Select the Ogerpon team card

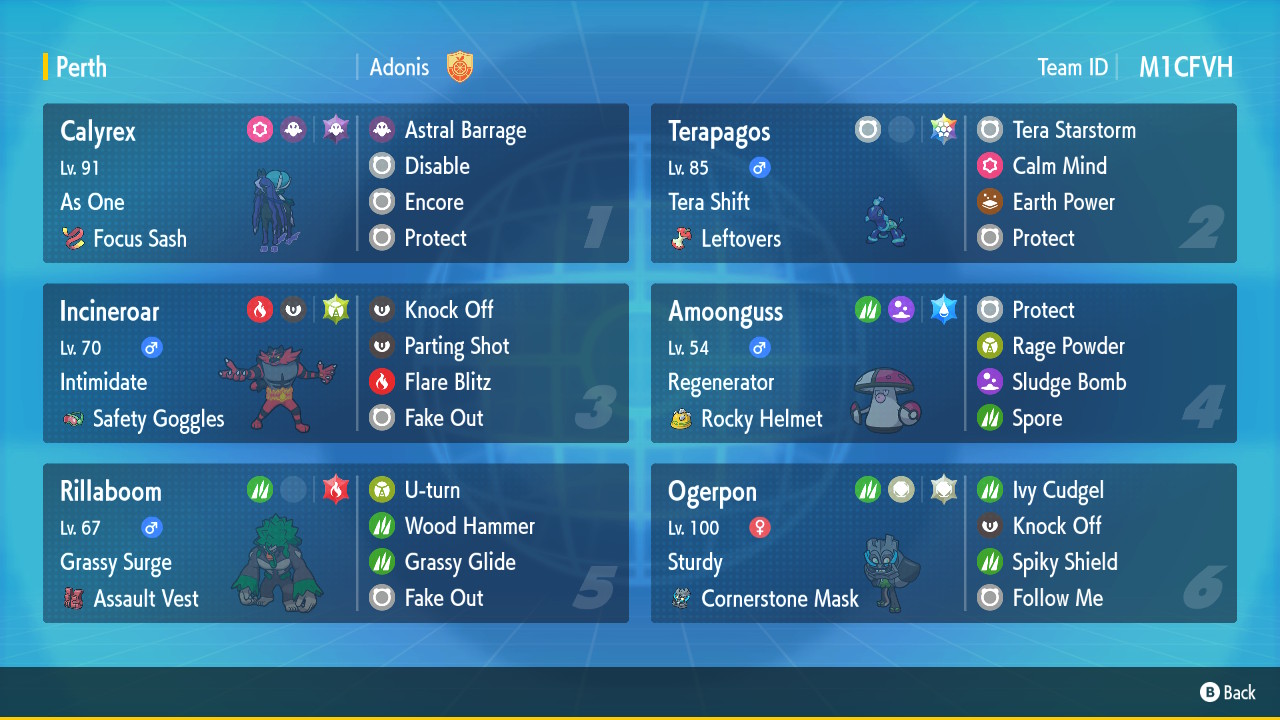pyautogui.click(x=943, y=543)
